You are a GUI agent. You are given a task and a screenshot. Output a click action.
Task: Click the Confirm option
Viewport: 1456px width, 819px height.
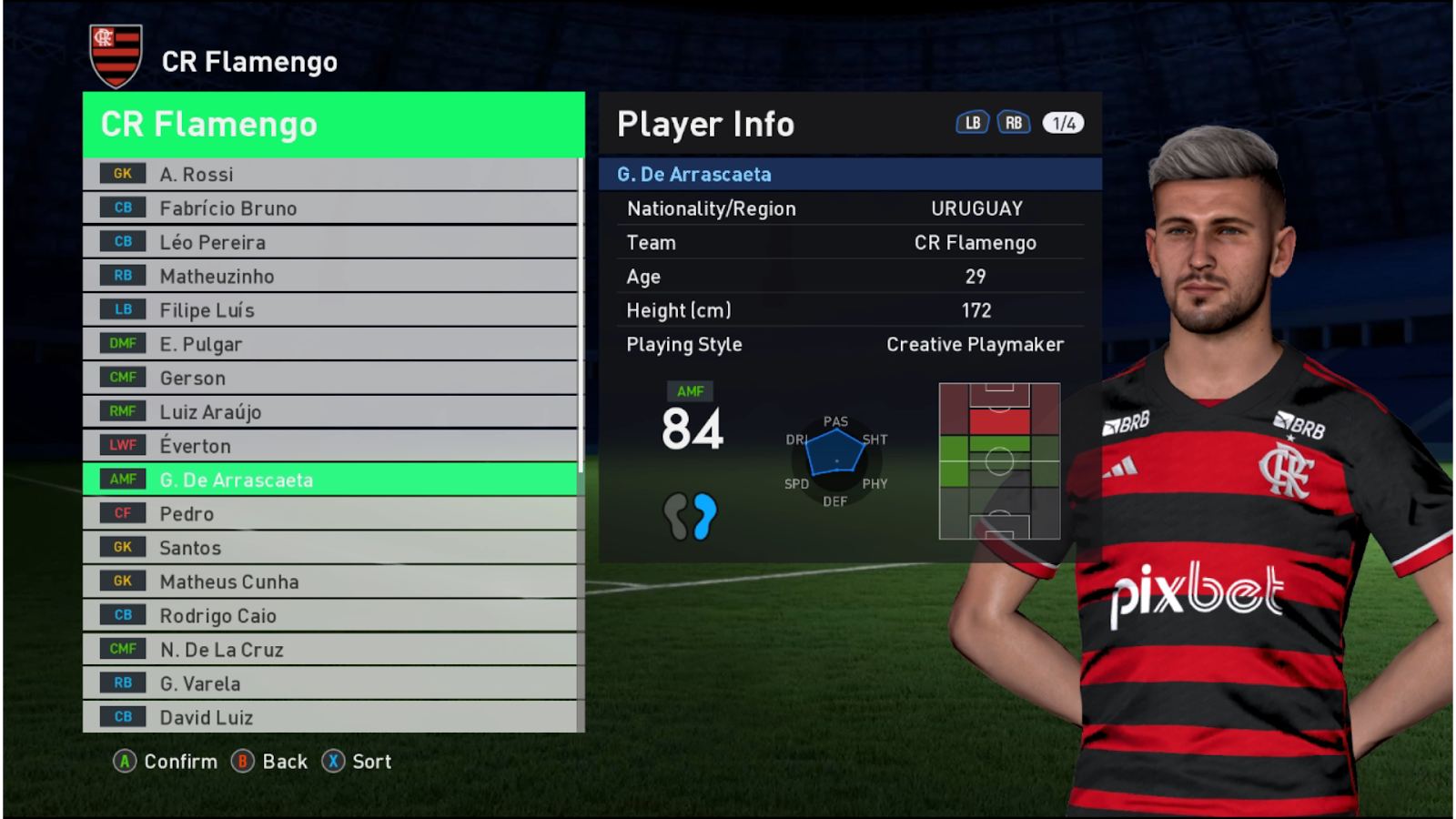click(167, 762)
